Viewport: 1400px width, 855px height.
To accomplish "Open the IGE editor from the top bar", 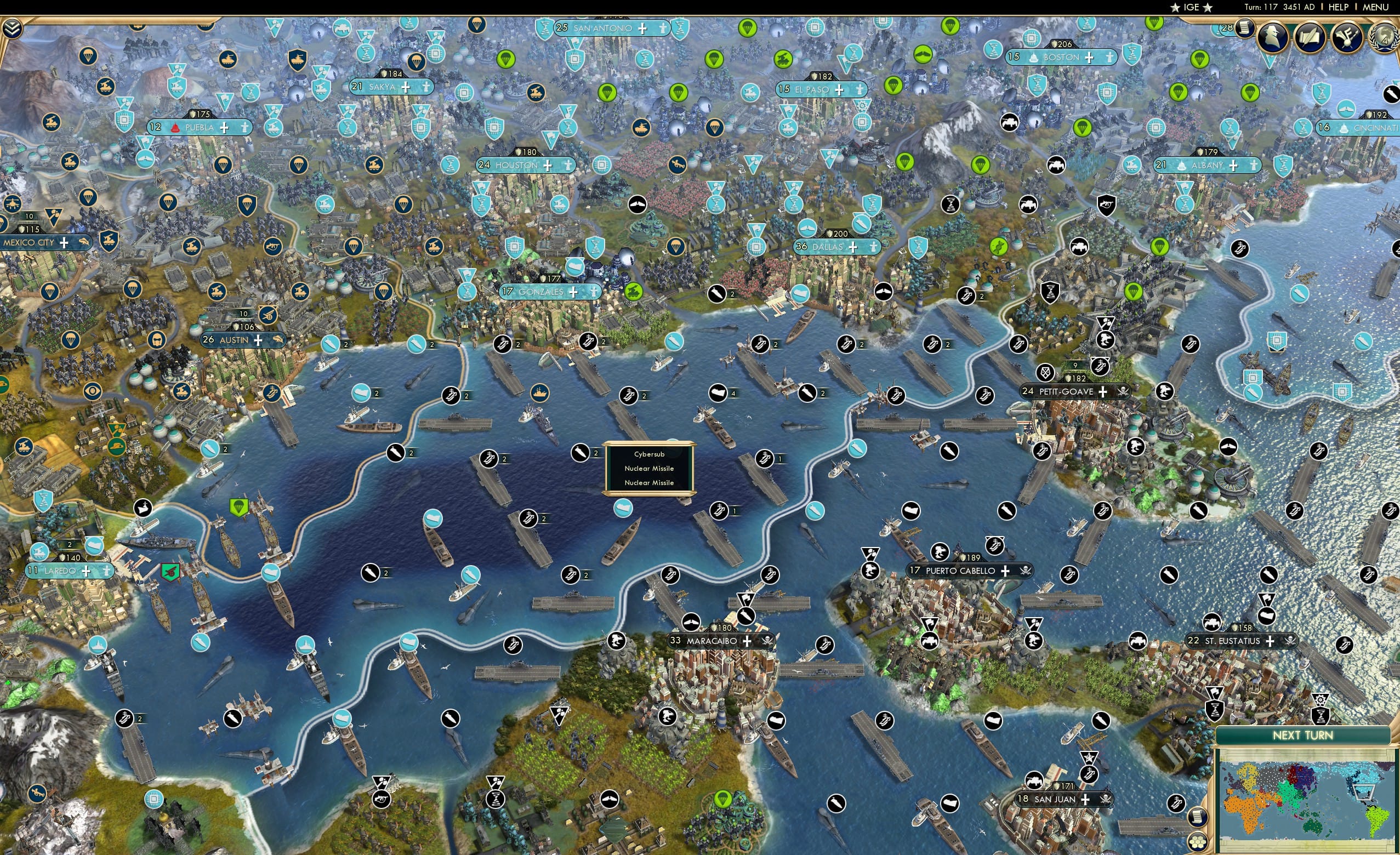I will (x=1191, y=7).
